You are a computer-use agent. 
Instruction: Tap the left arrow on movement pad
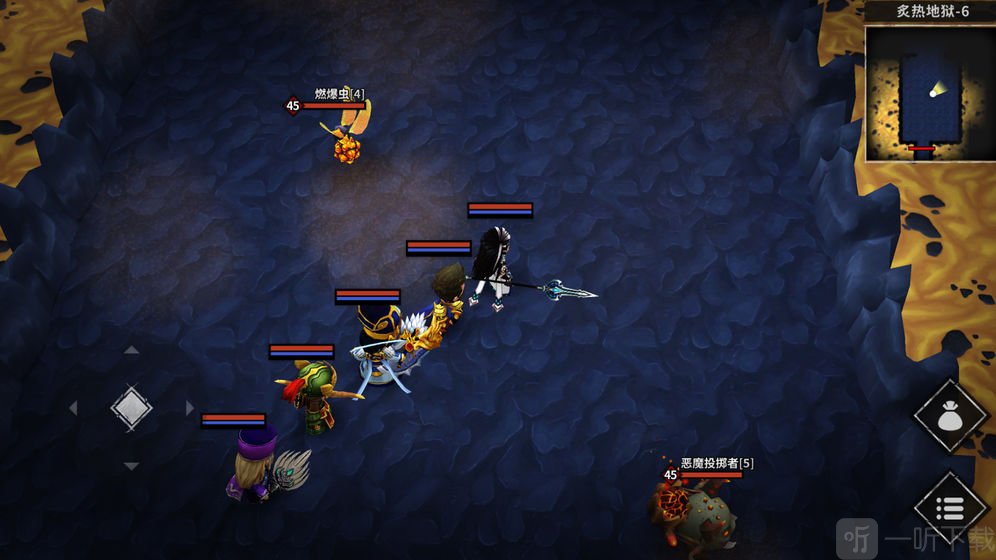click(x=73, y=408)
